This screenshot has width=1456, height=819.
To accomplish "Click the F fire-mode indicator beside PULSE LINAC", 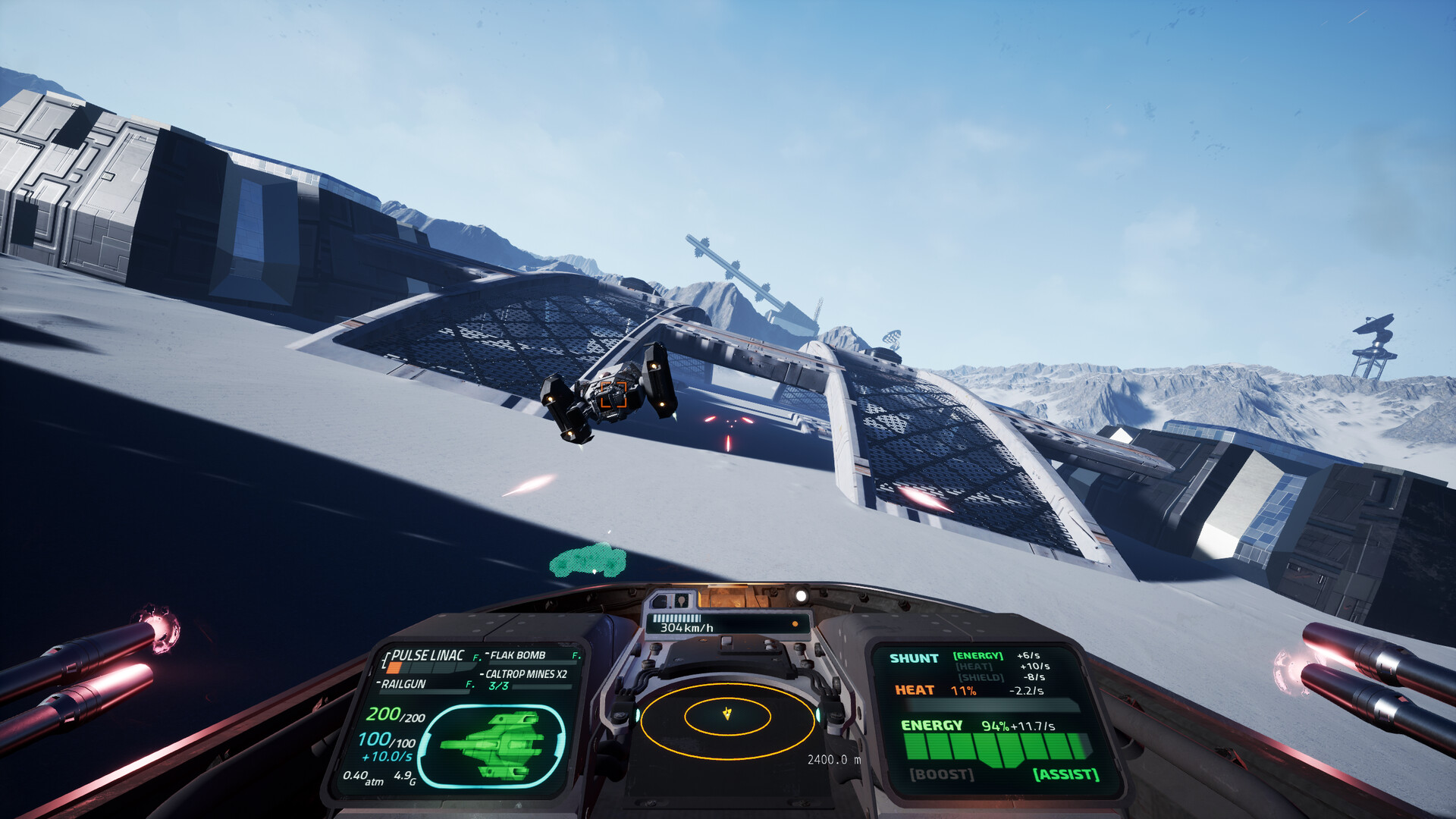I will 476,657.
